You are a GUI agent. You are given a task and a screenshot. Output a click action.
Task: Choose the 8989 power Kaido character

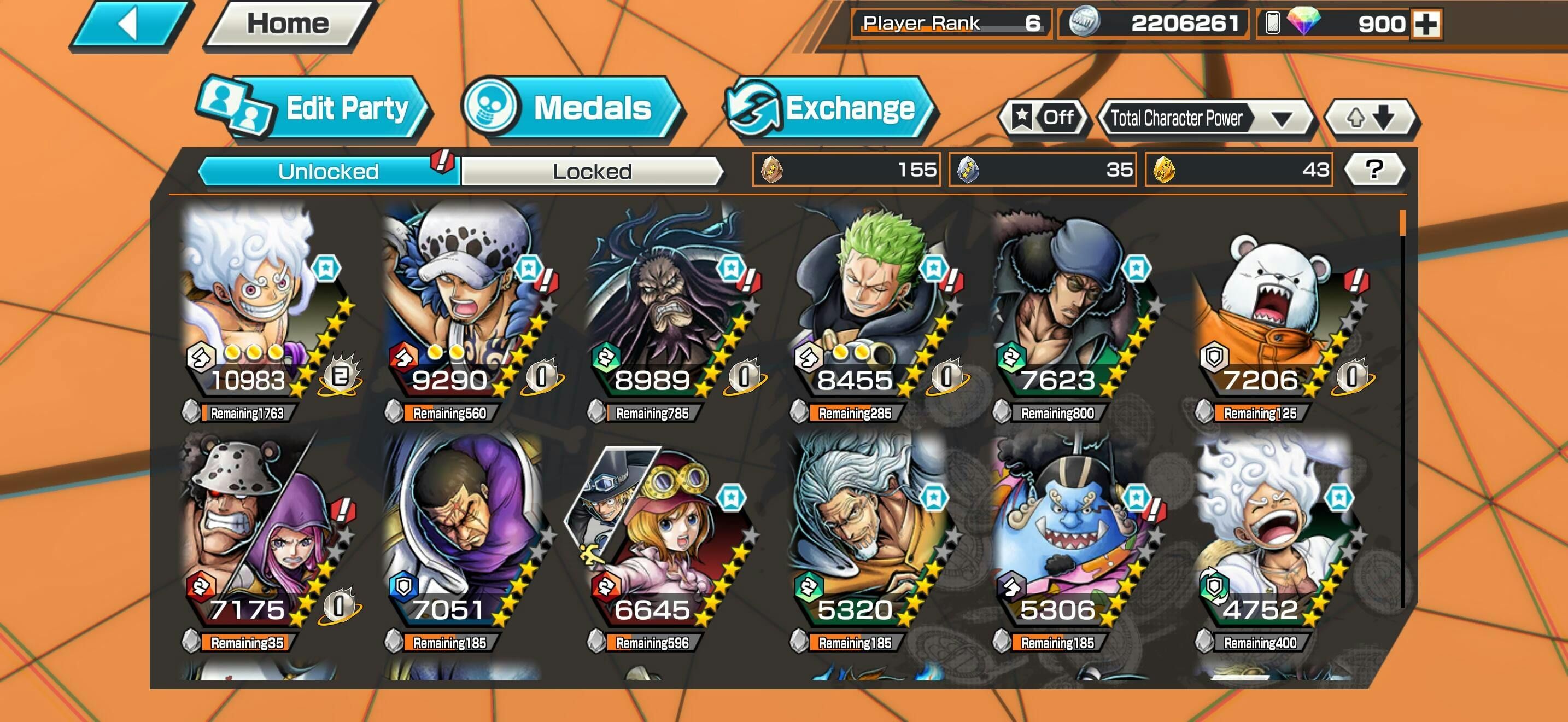click(666, 304)
